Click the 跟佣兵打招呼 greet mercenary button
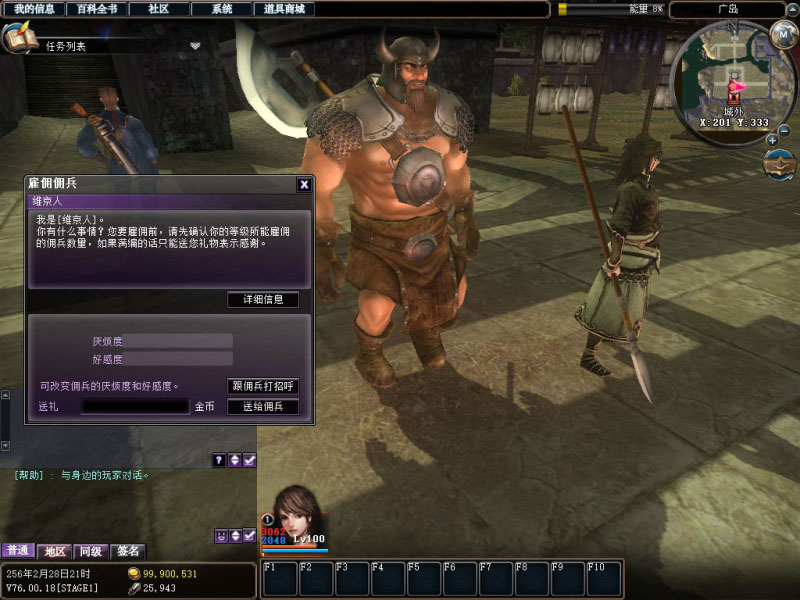This screenshot has height=600, width=800. pos(263,386)
